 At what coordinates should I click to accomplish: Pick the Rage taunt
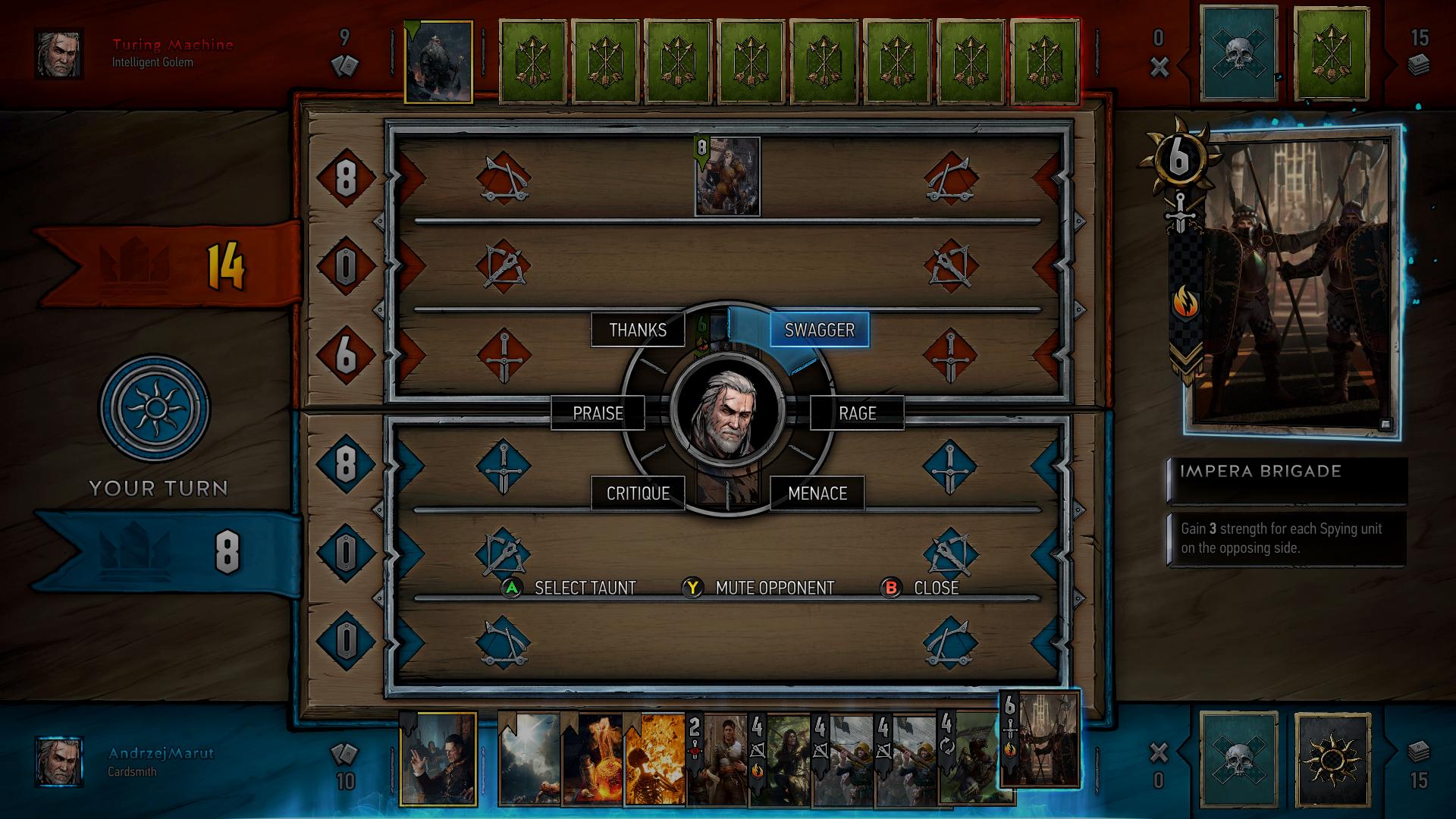click(857, 413)
